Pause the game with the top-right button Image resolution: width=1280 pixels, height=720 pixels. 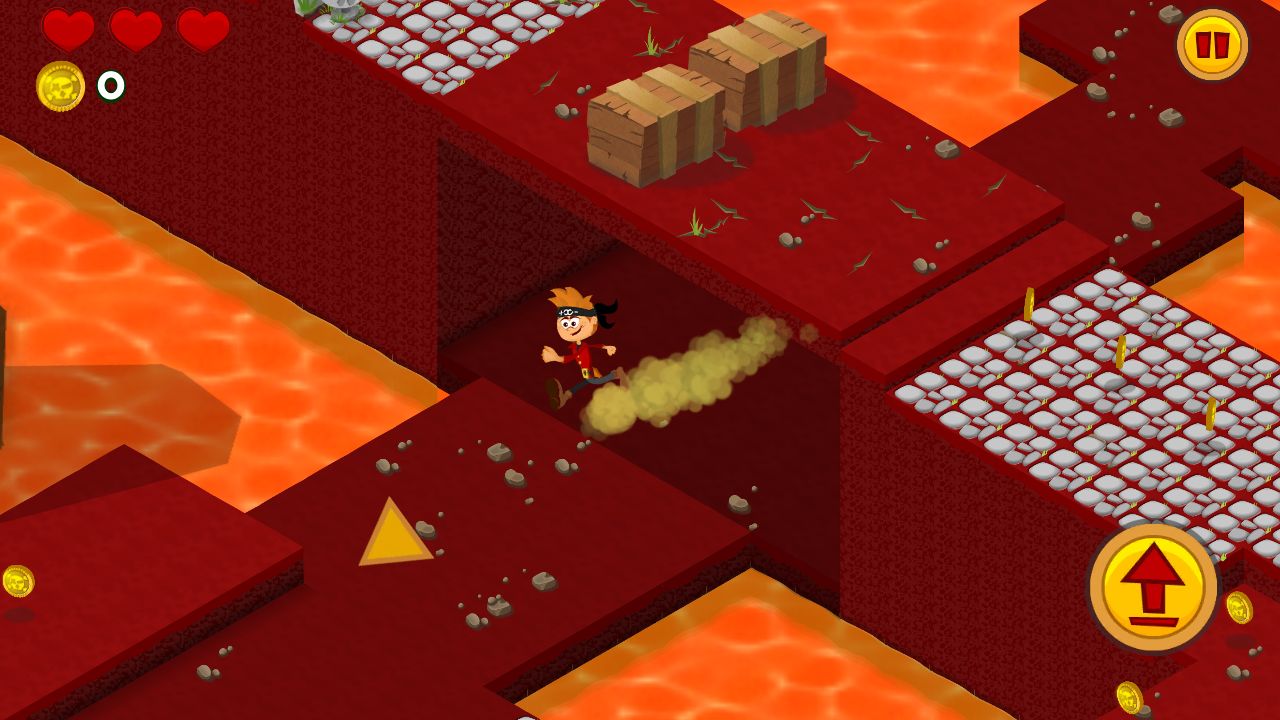click(1212, 45)
